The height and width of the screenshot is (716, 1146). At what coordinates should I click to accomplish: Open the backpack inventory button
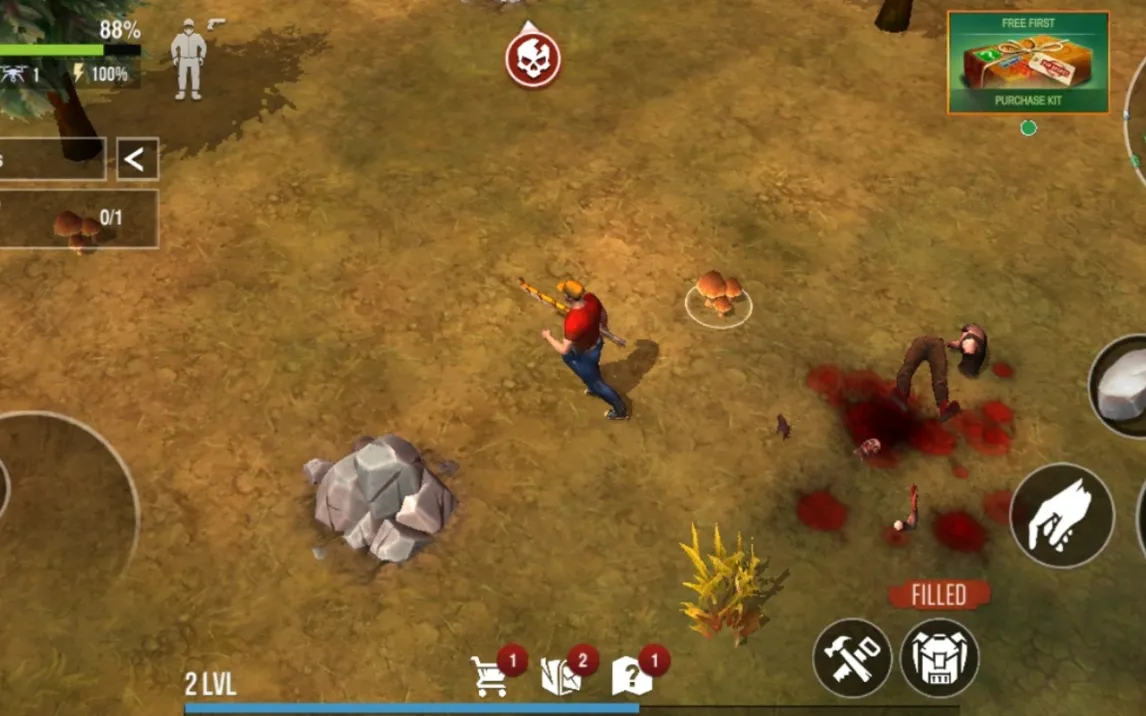click(x=939, y=657)
